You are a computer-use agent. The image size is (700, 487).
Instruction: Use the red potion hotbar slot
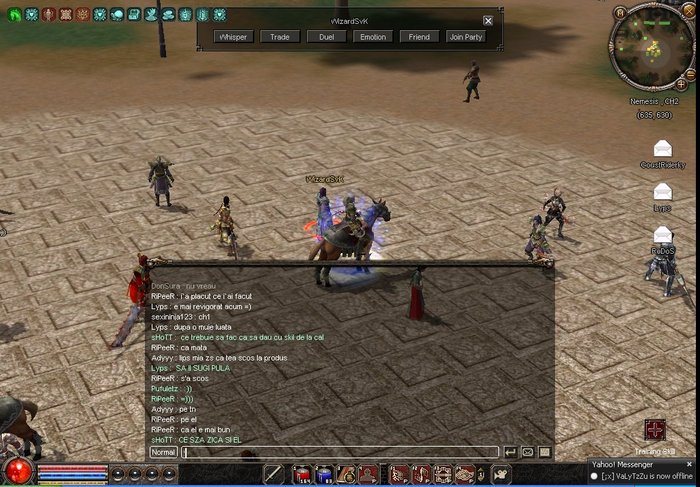pos(302,474)
